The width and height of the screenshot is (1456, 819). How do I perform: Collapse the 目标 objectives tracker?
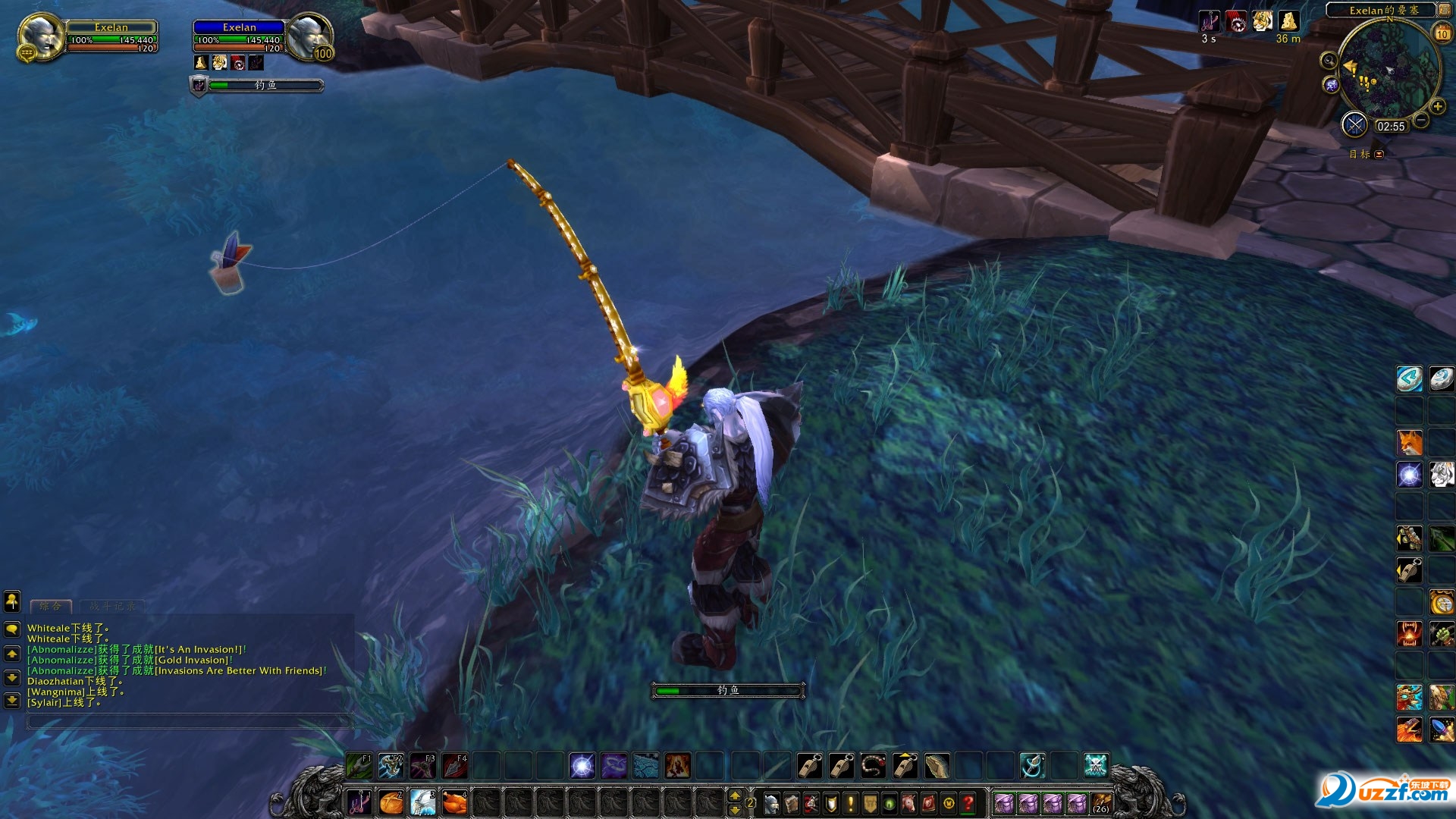click(1379, 154)
